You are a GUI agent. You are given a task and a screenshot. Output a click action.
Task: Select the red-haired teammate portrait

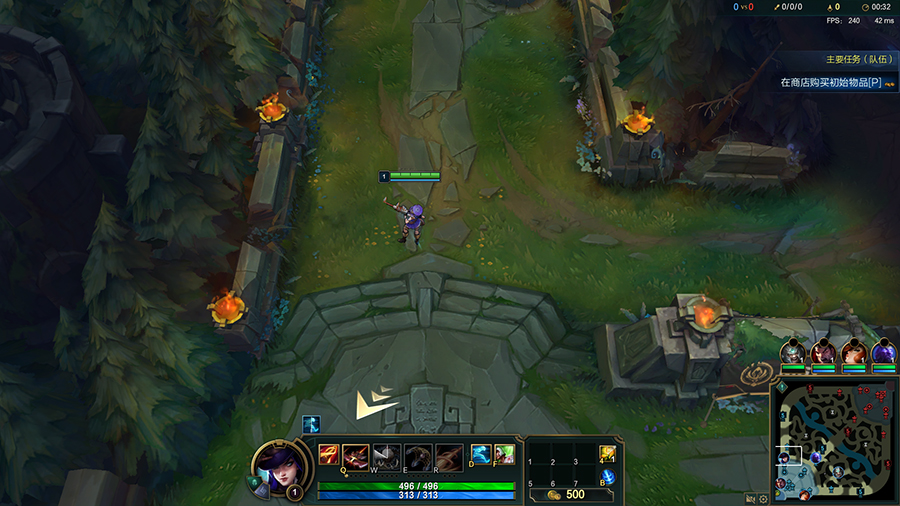pyautogui.click(x=853, y=352)
